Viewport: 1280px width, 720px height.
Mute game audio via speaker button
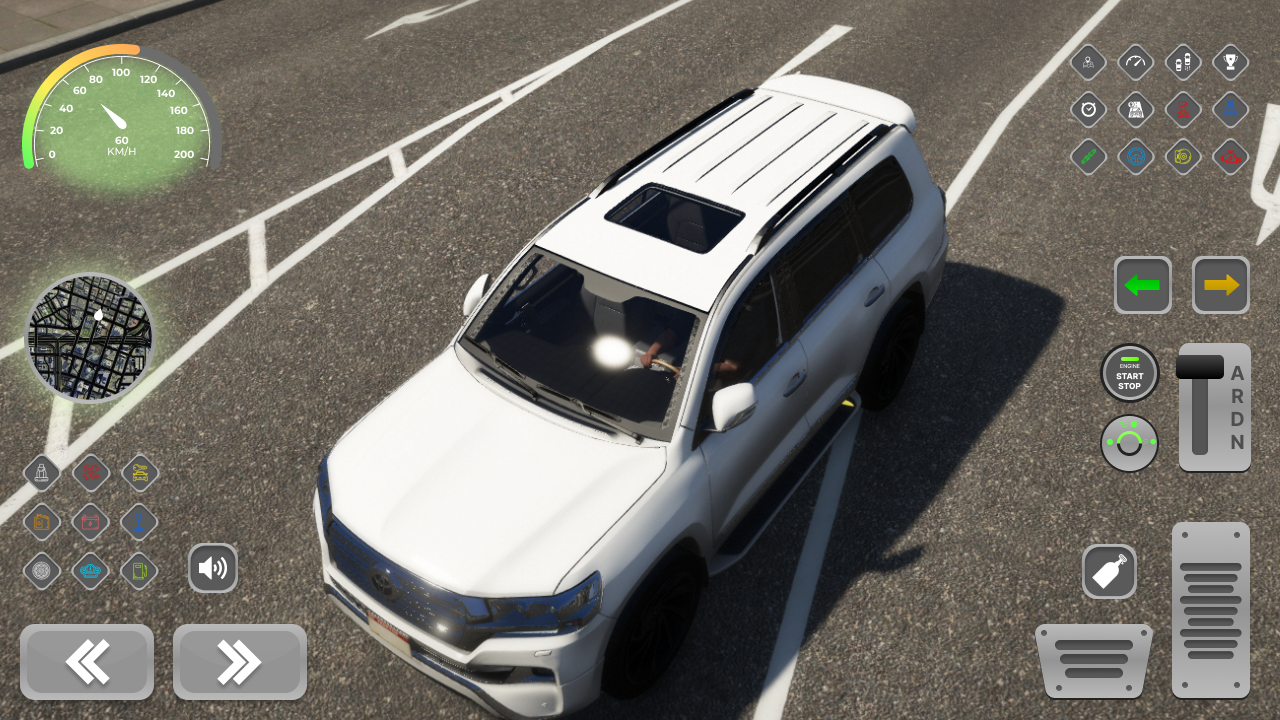pyautogui.click(x=213, y=568)
